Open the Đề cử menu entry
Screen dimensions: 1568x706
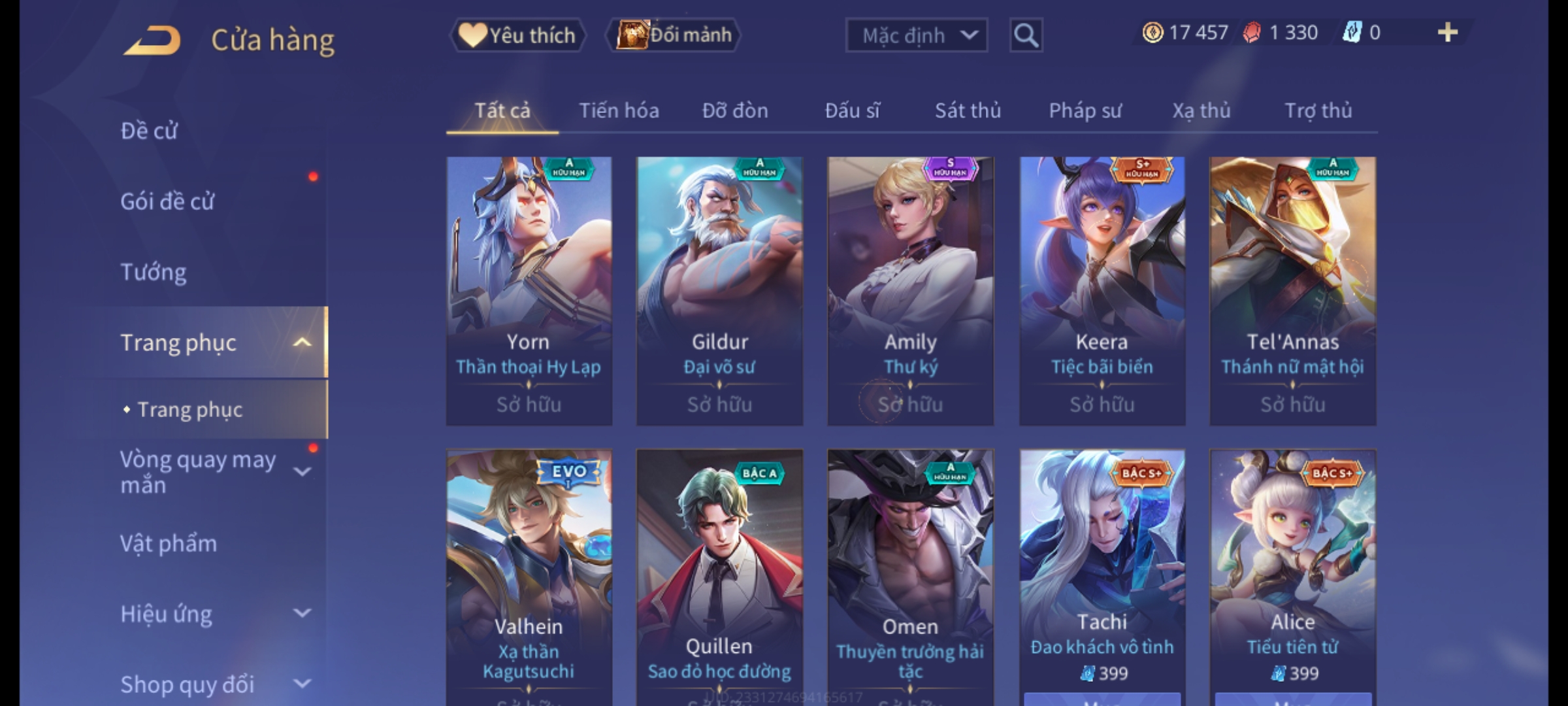(149, 131)
